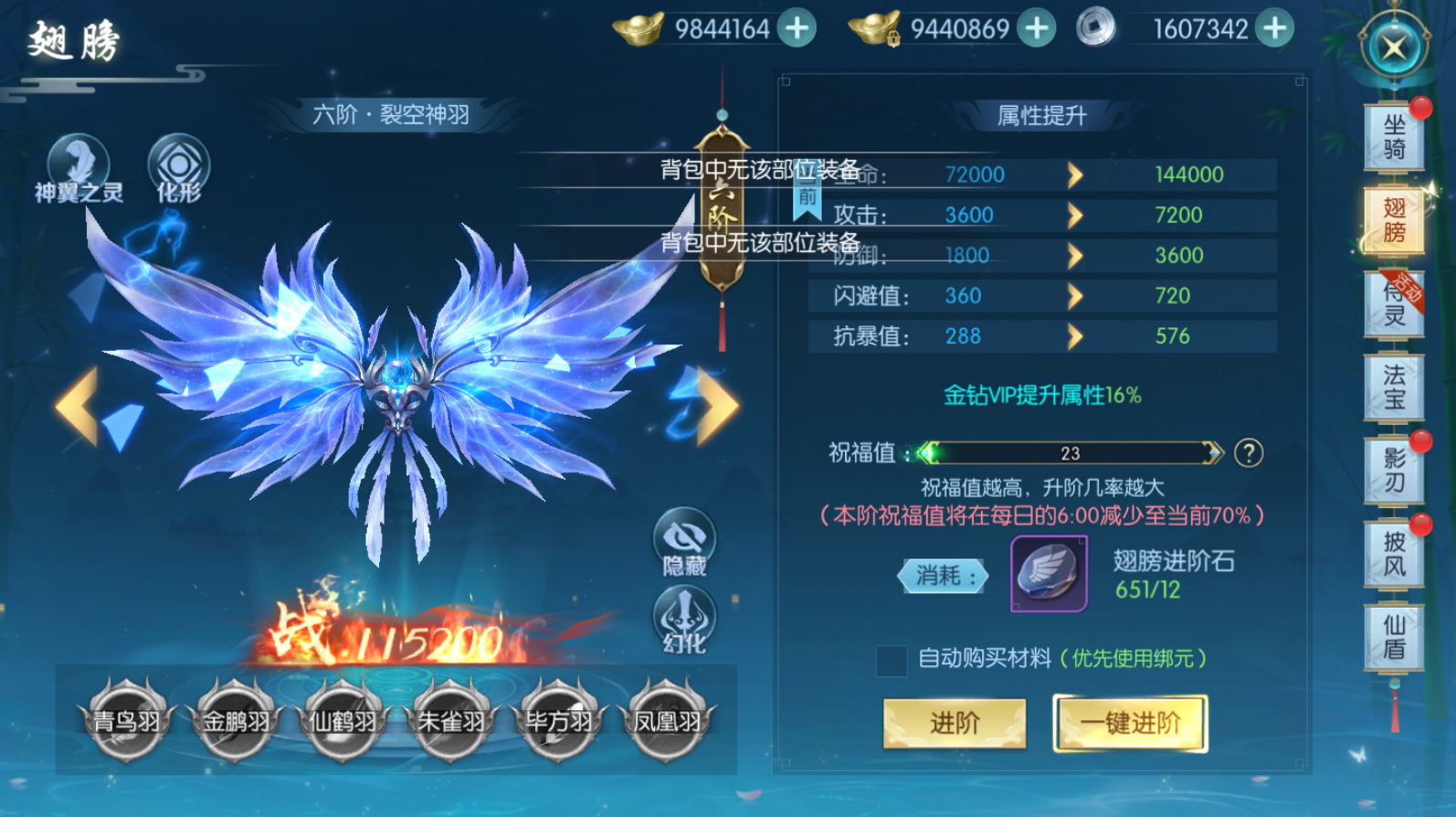Show the next wing with right arrow
This screenshot has width=1456, height=817.
[x=716, y=406]
